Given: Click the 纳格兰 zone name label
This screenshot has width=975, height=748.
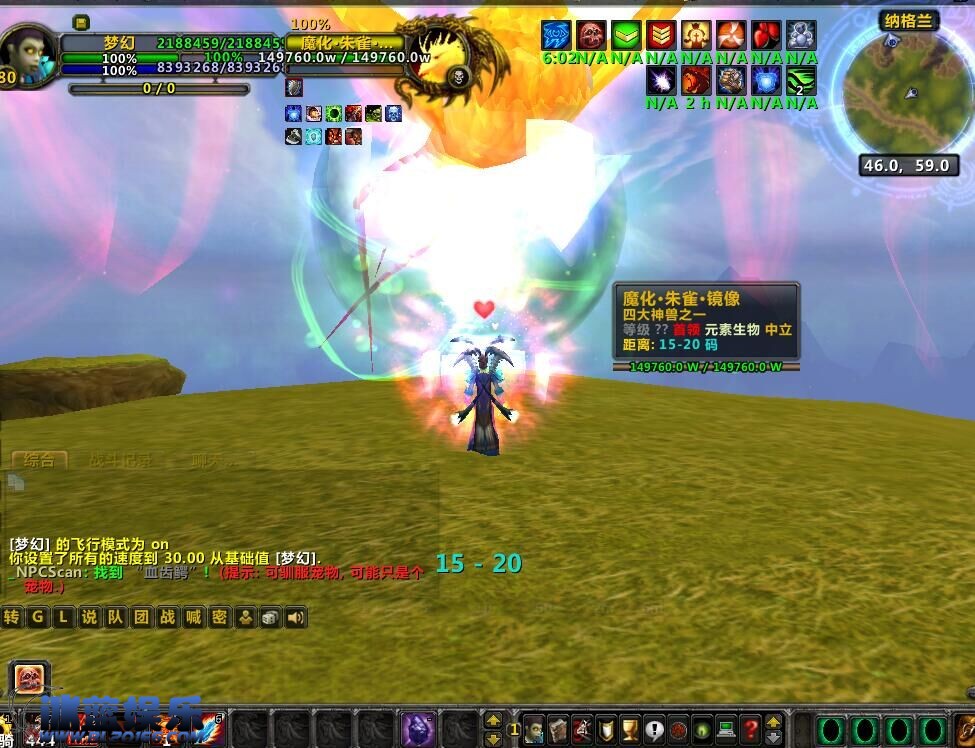Looking at the screenshot, I should click(908, 21).
